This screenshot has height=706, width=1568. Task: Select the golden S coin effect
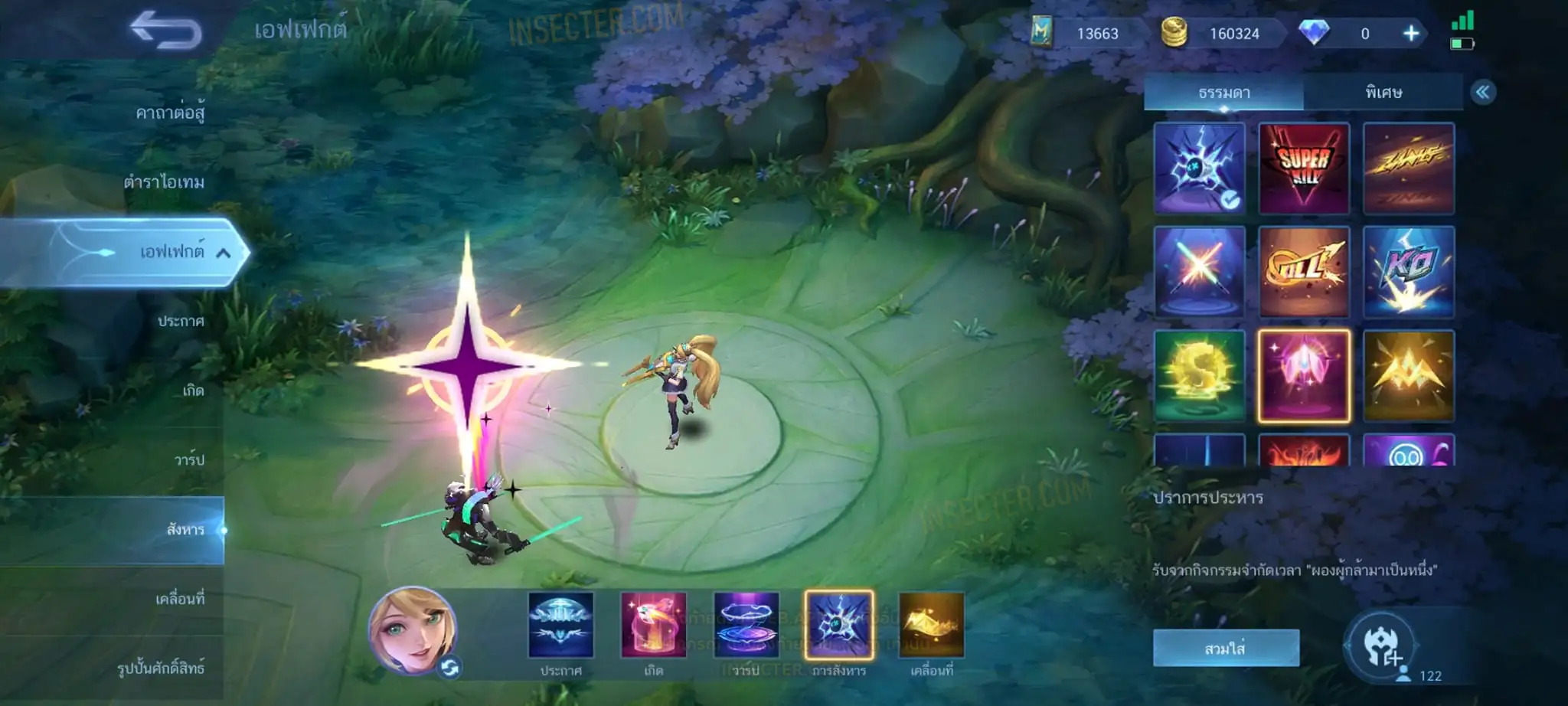[1200, 375]
